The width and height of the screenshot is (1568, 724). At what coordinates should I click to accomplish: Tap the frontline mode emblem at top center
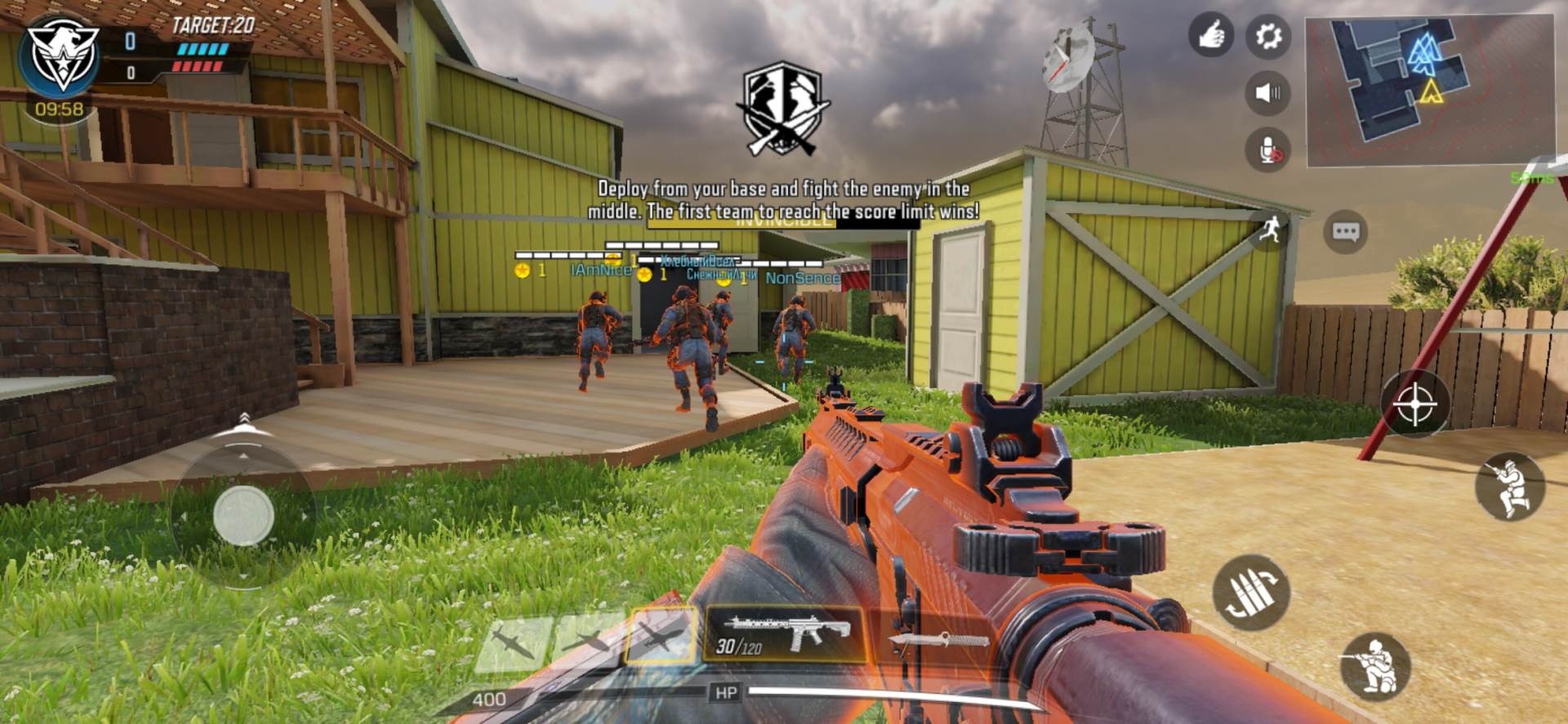(783, 106)
